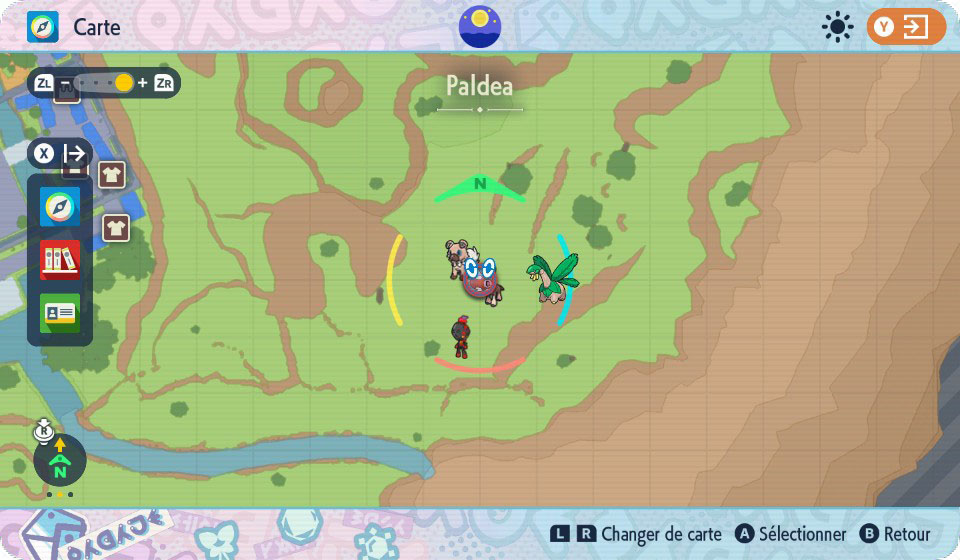Reset map orientation with north compass
Viewport: 960px width, 560px height.
tap(60, 461)
